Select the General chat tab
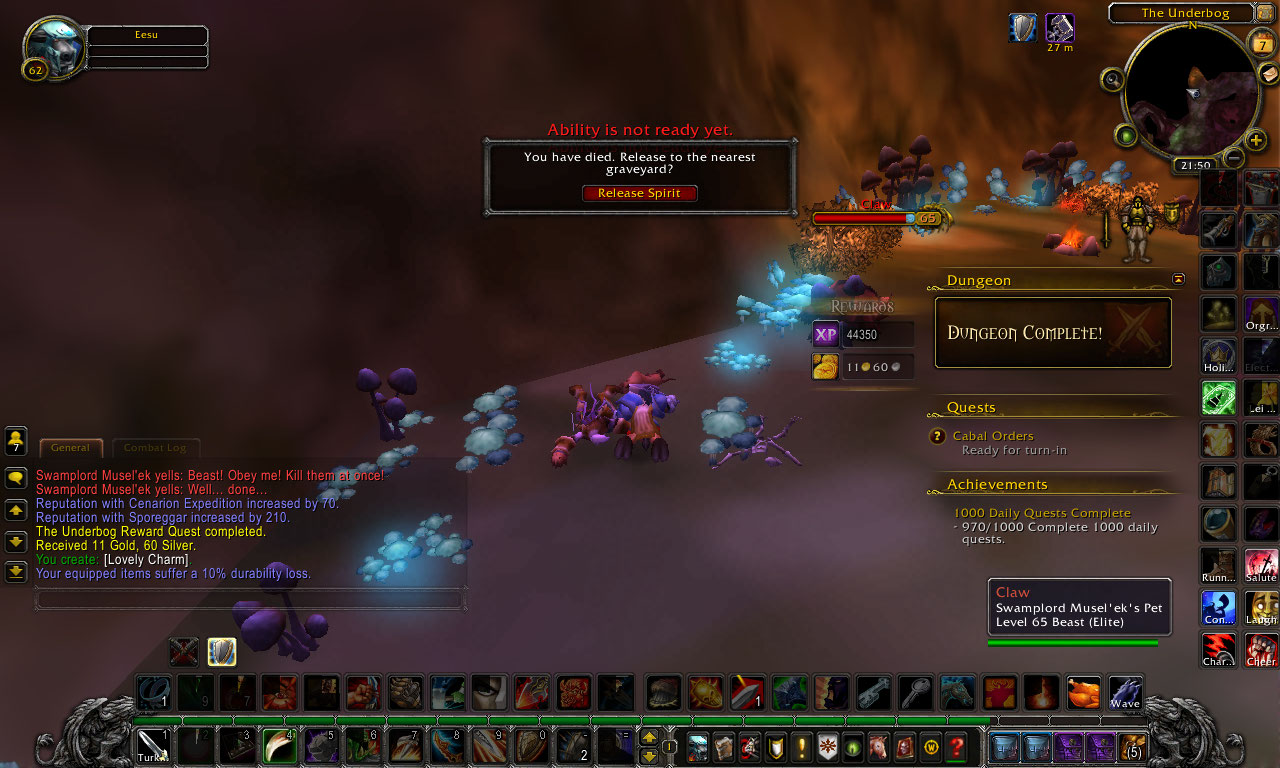The height and width of the screenshot is (768, 1280). click(70, 448)
